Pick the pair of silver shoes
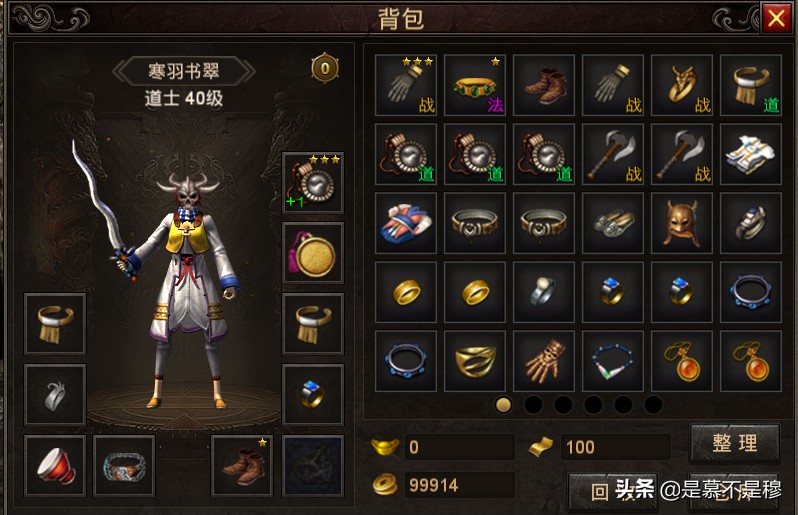Screen dimensions: 798x515 pos(613,224)
